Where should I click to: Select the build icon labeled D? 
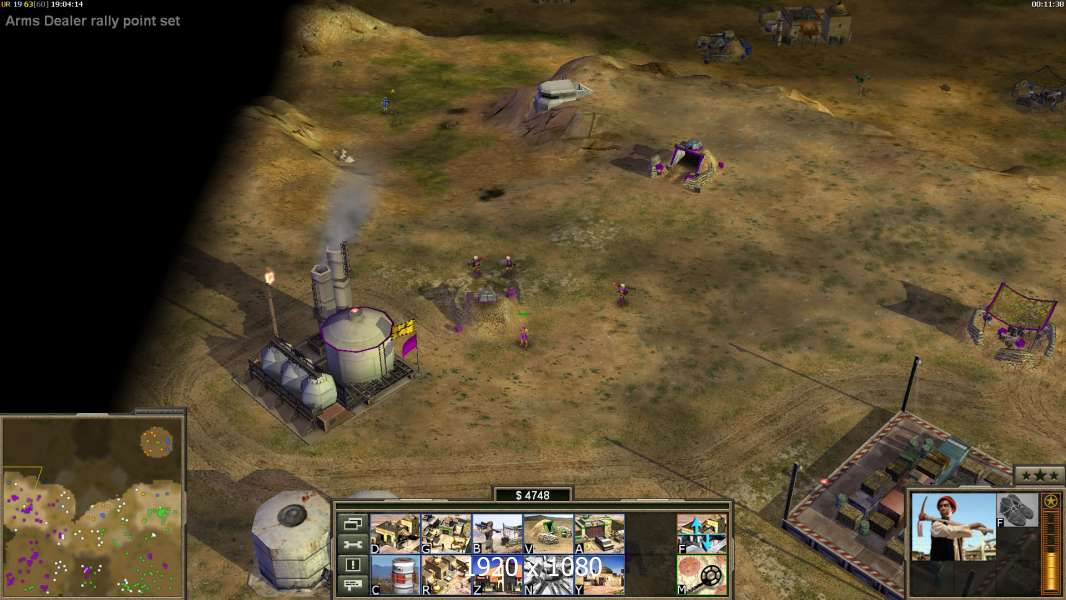coord(395,534)
